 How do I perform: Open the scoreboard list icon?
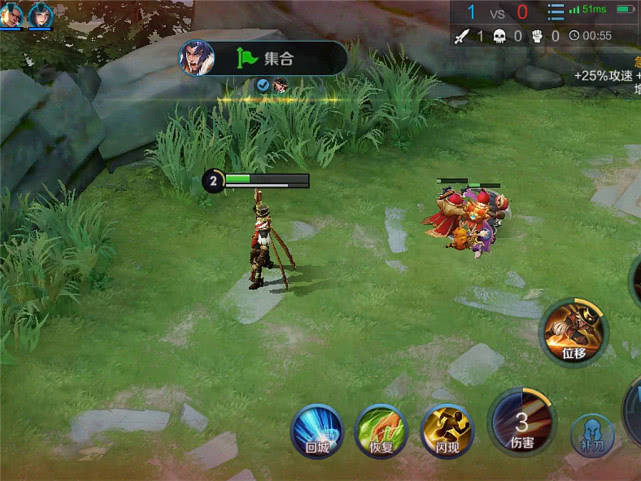point(556,12)
